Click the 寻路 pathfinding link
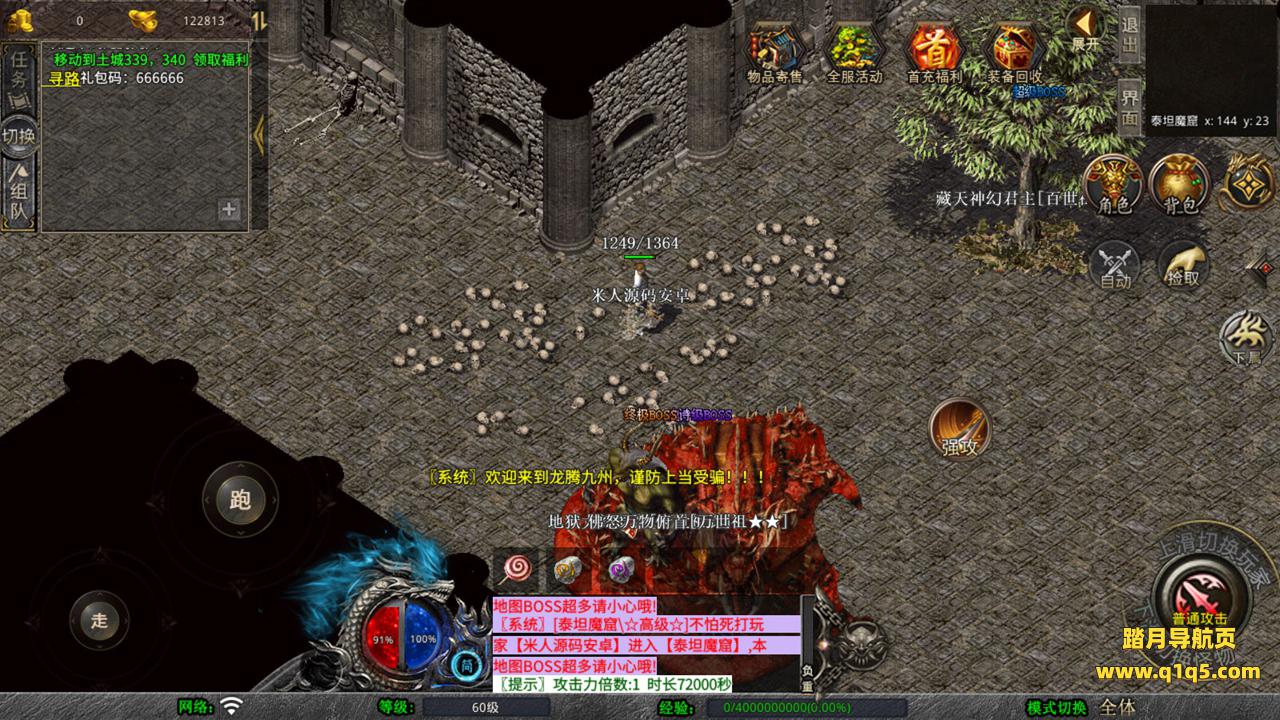Image resolution: width=1280 pixels, height=720 pixels. coord(64,78)
